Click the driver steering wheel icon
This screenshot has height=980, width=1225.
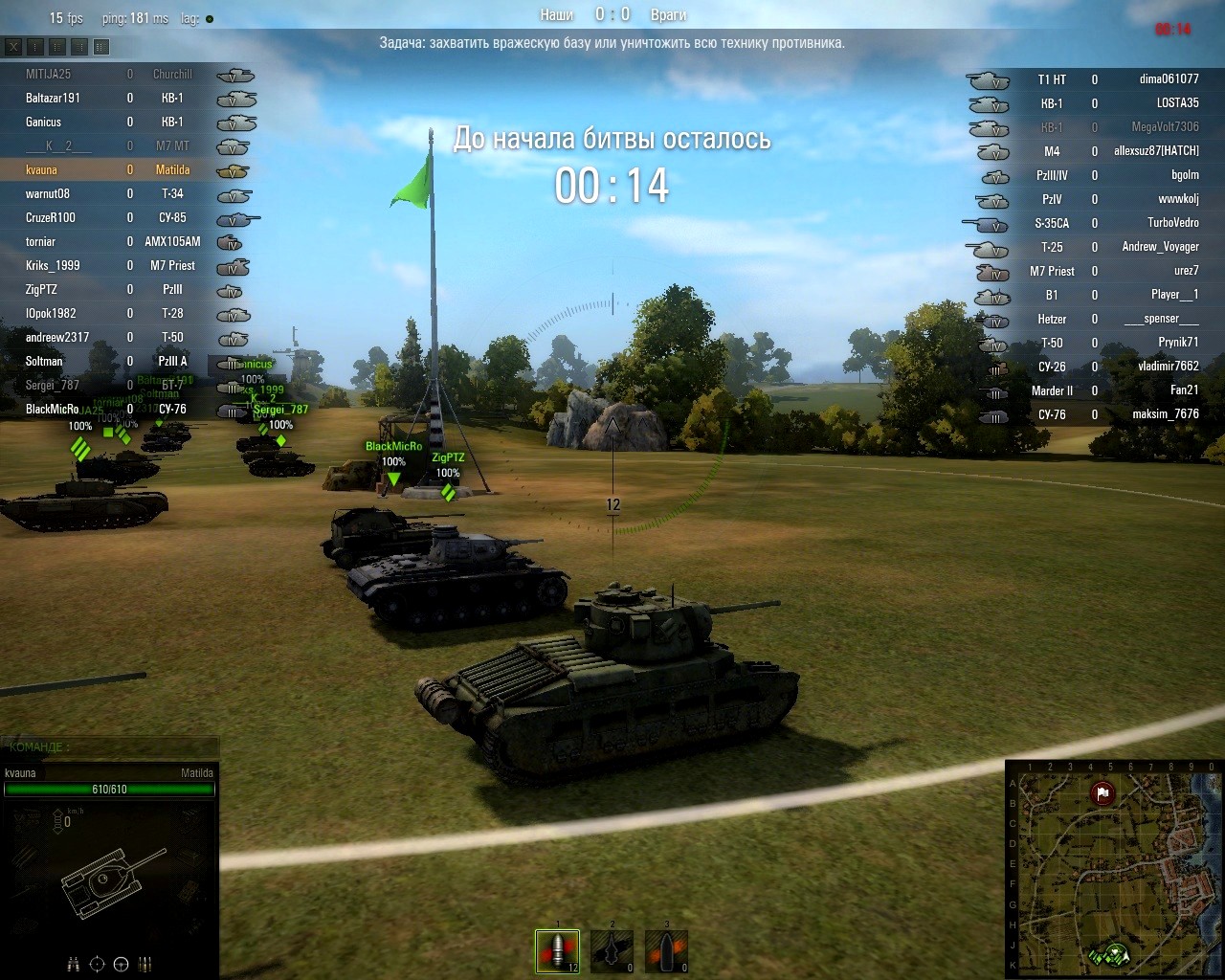pyautogui.click(x=121, y=964)
